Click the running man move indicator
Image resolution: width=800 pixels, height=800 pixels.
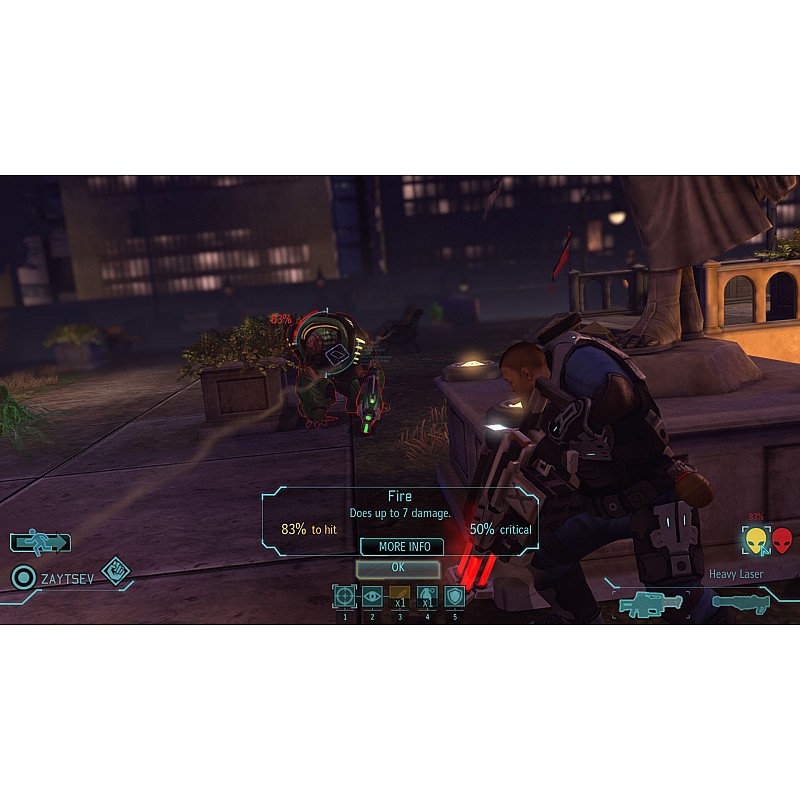click(40, 543)
